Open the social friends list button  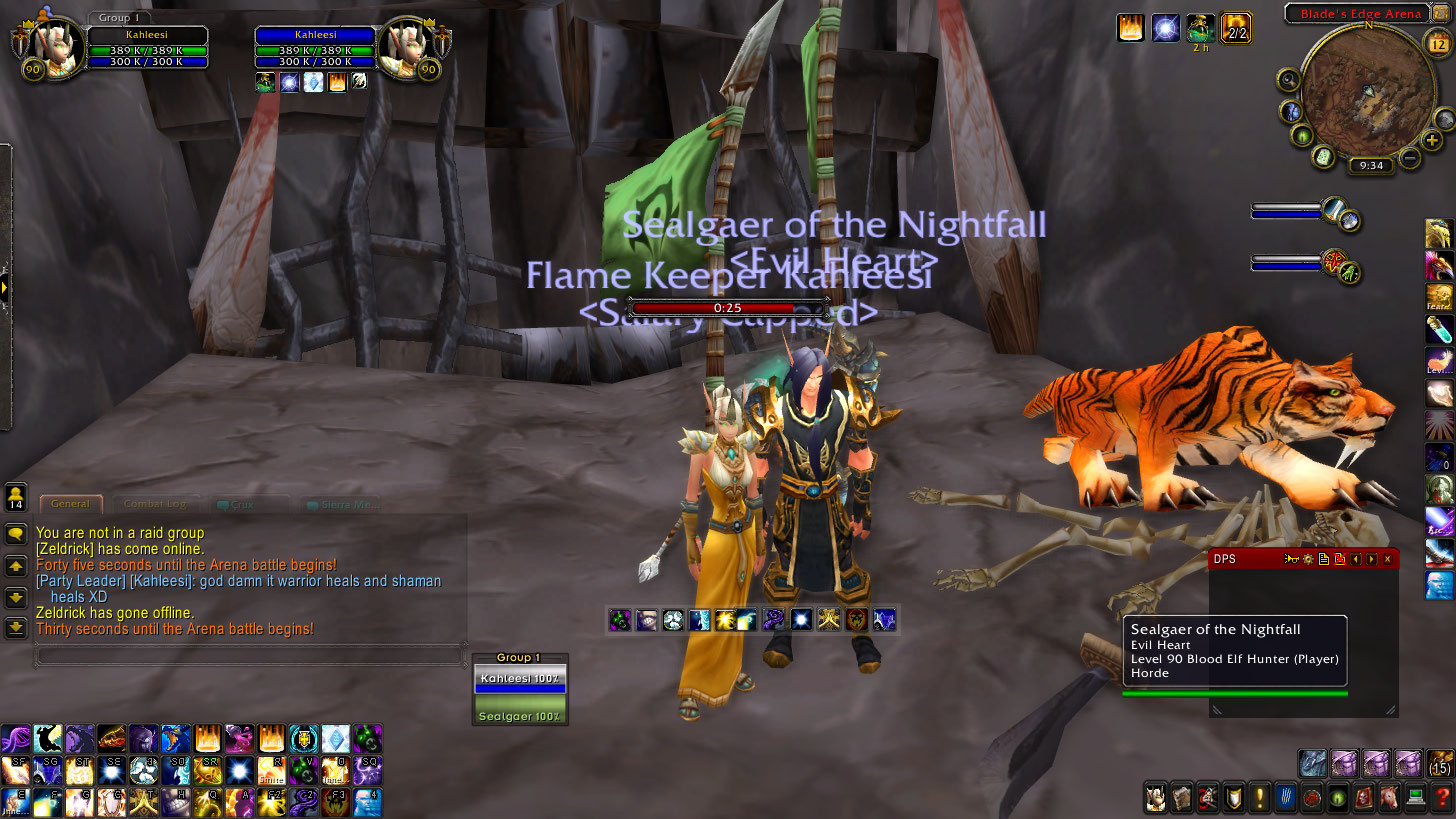pos(16,496)
